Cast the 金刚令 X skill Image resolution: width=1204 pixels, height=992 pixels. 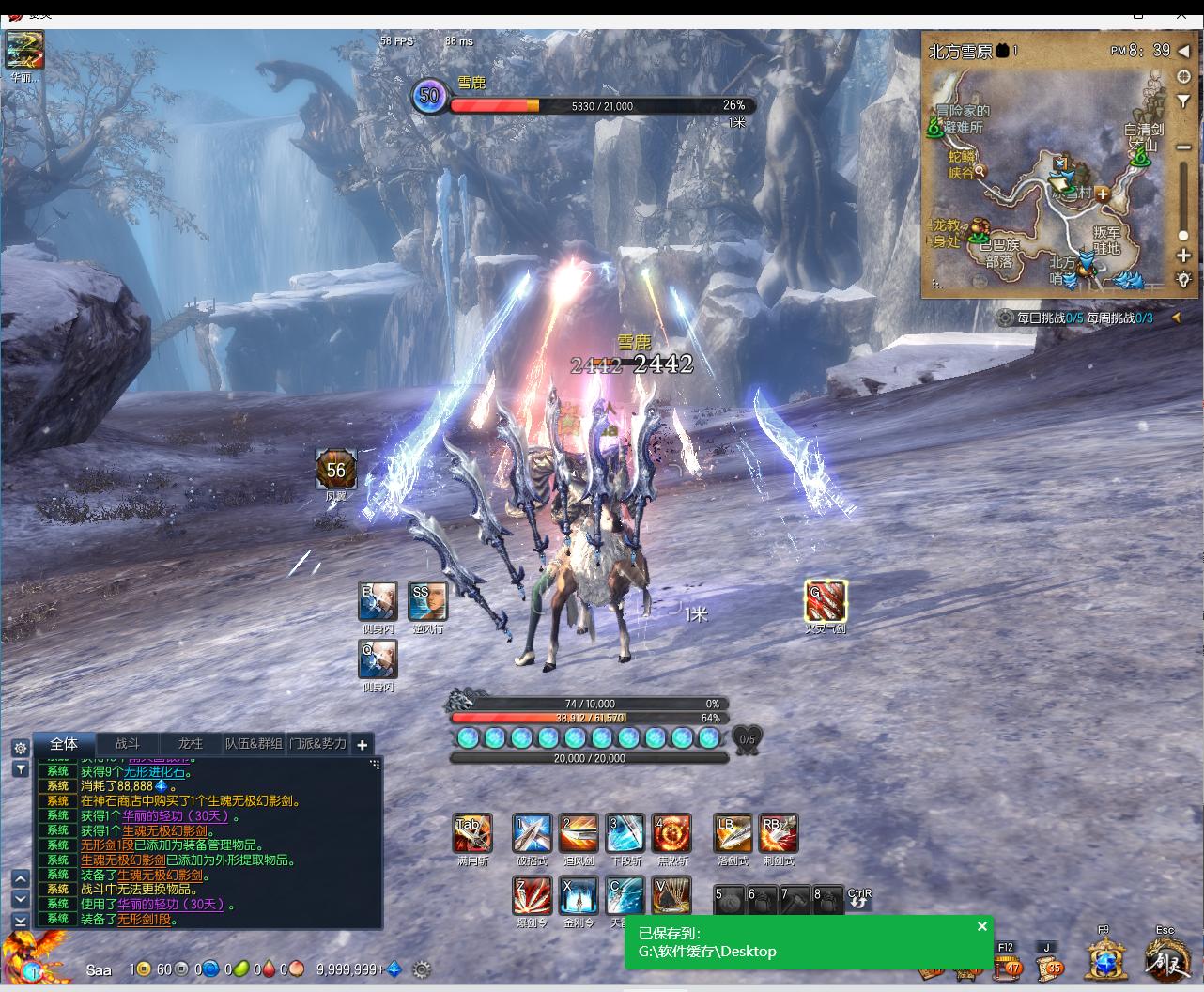click(579, 895)
